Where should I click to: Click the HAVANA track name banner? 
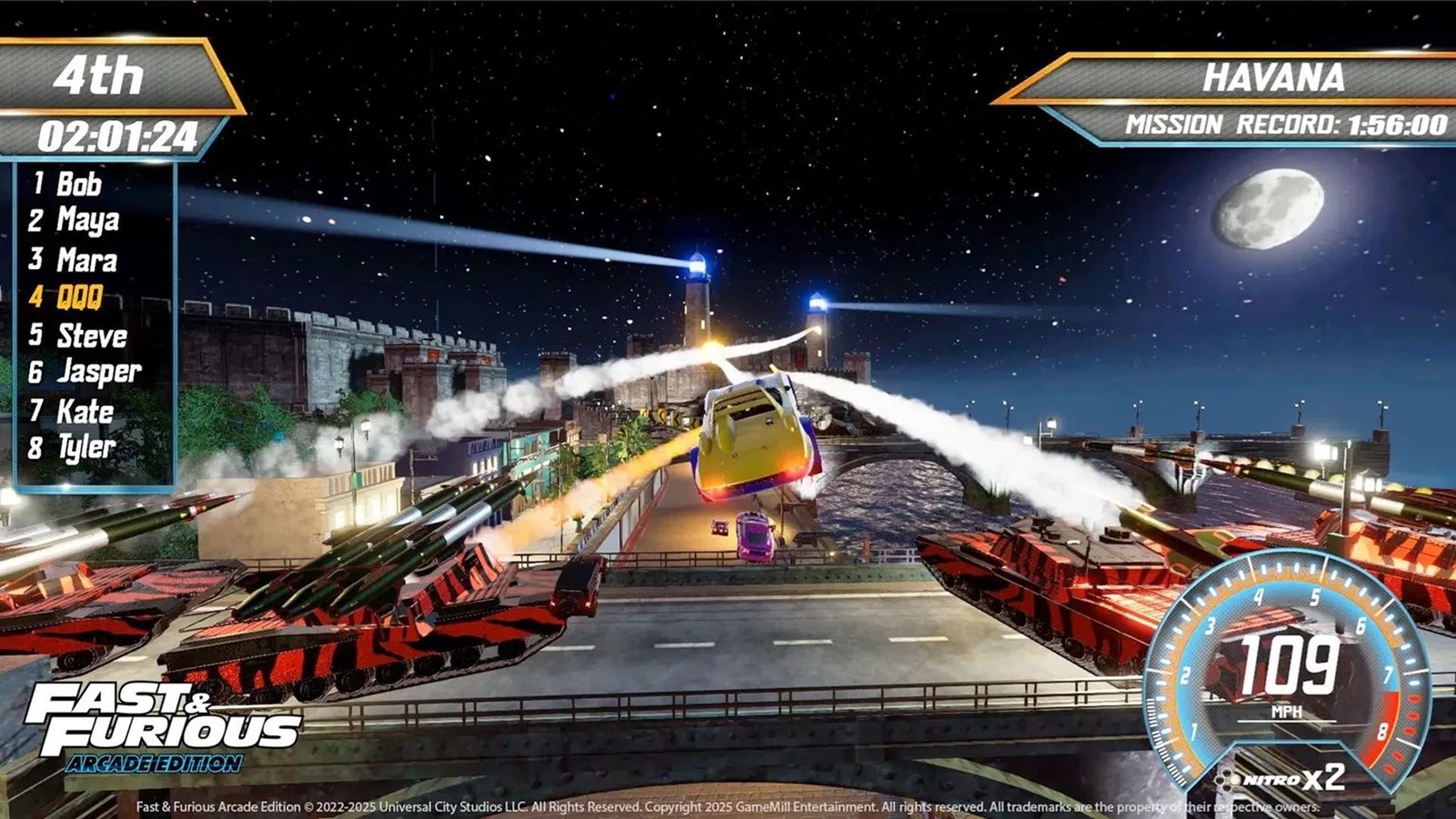1271,78
